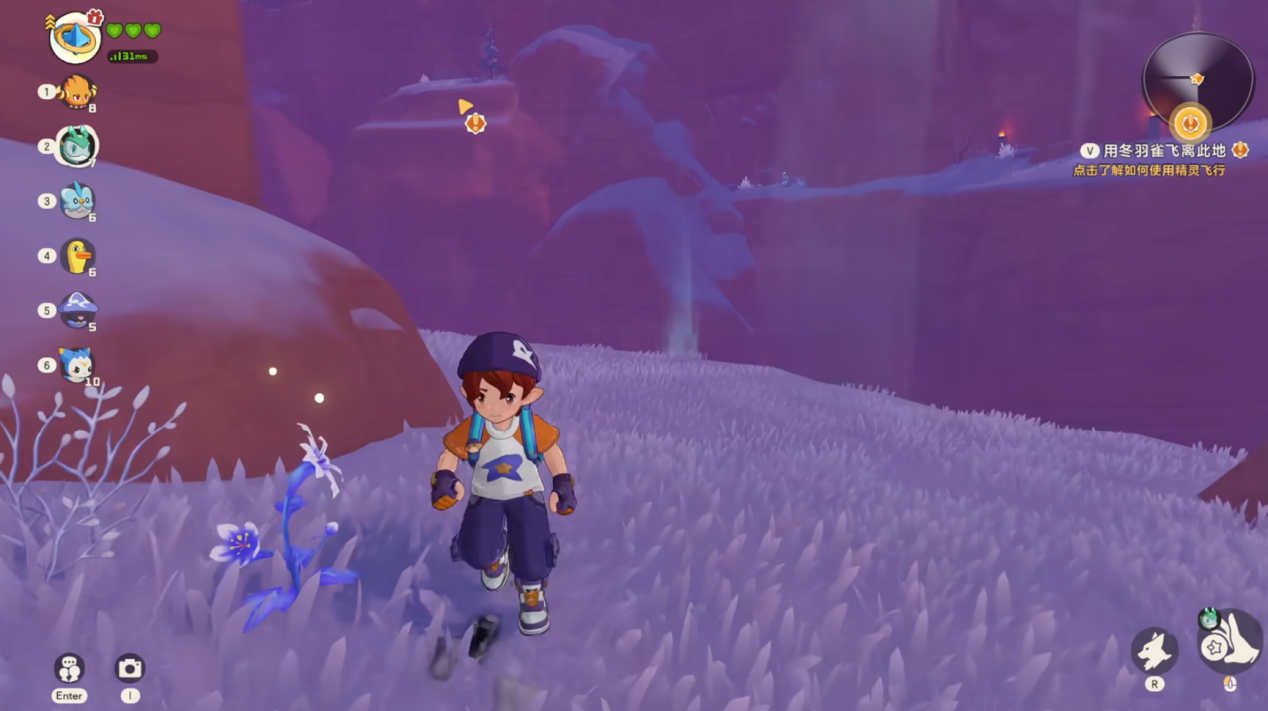This screenshot has height=711, width=1268.
Task: Open the chat bubble button
Action: [69, 668]
